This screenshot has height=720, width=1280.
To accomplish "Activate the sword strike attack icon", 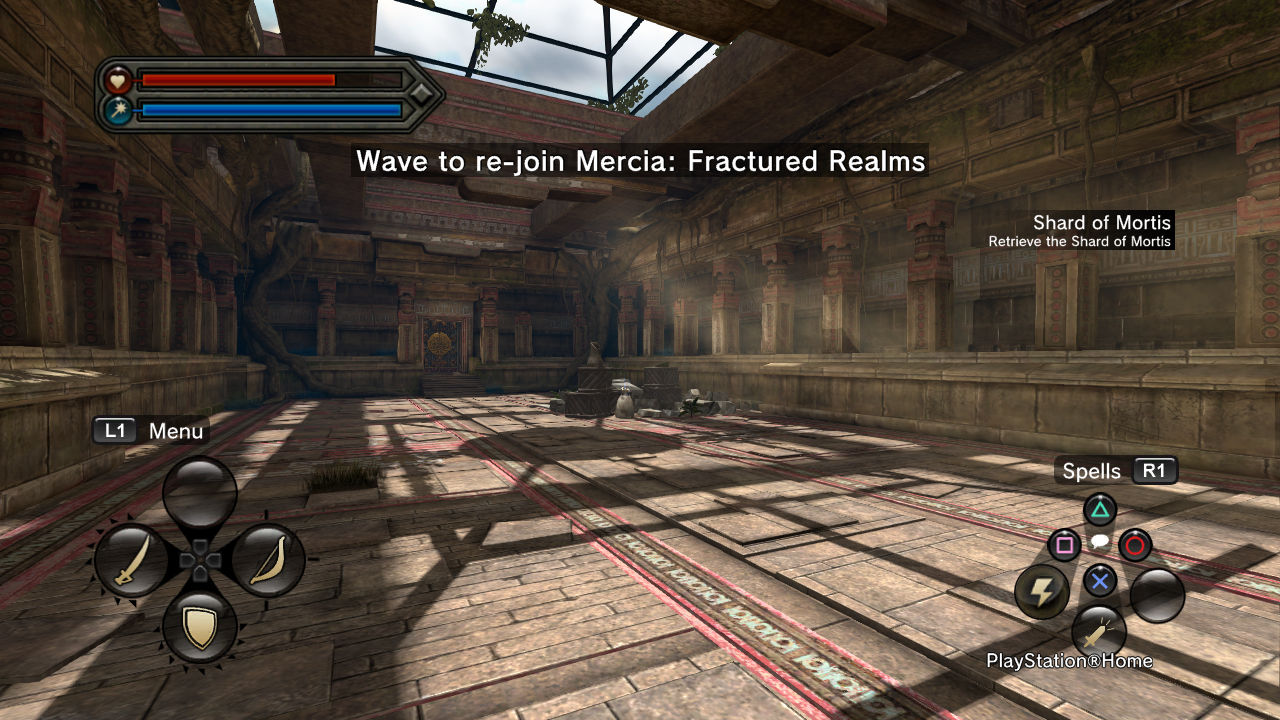I will pyautogui.click(x=1099, y=632).
